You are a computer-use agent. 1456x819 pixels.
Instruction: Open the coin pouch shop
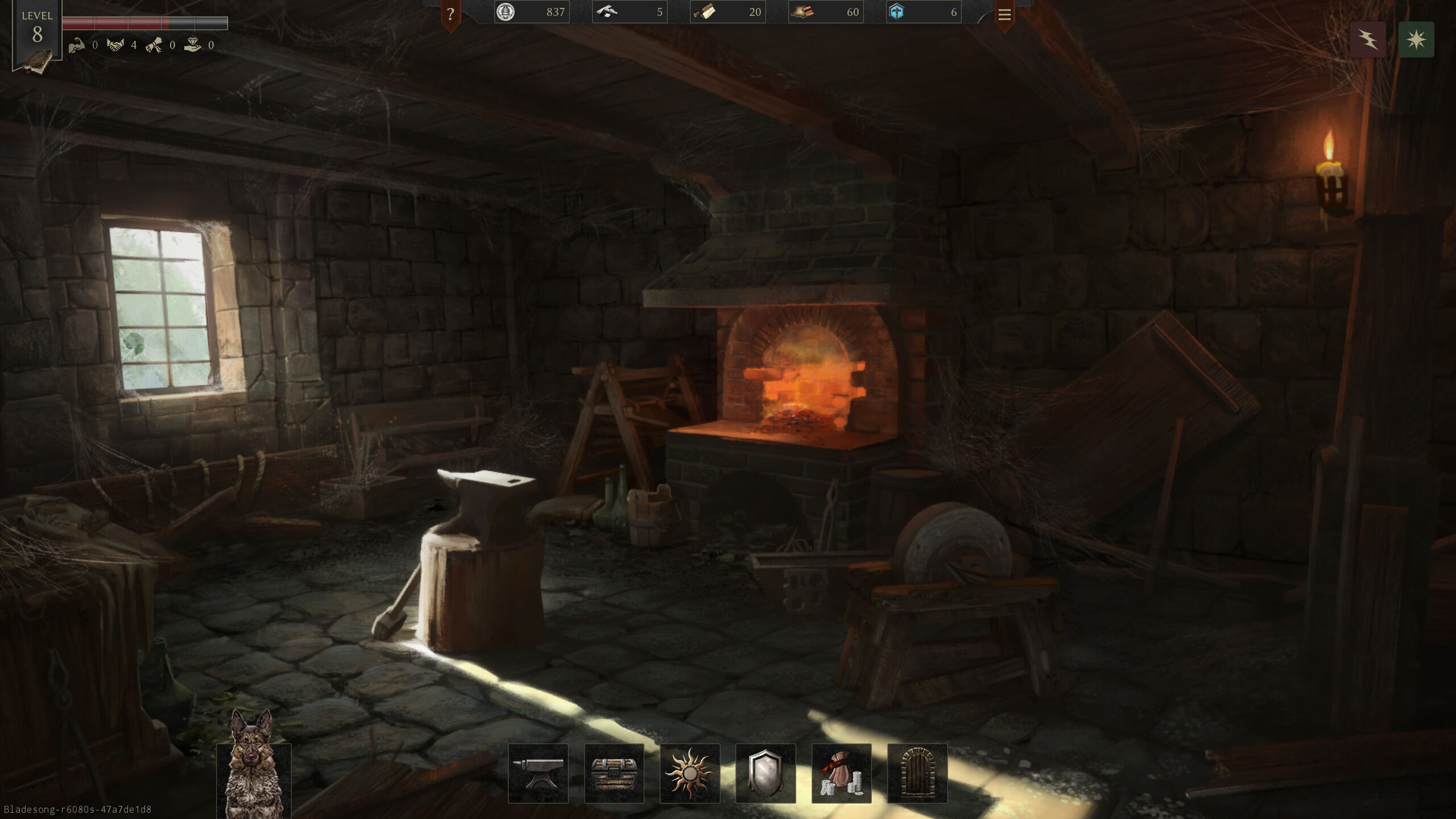841,773
